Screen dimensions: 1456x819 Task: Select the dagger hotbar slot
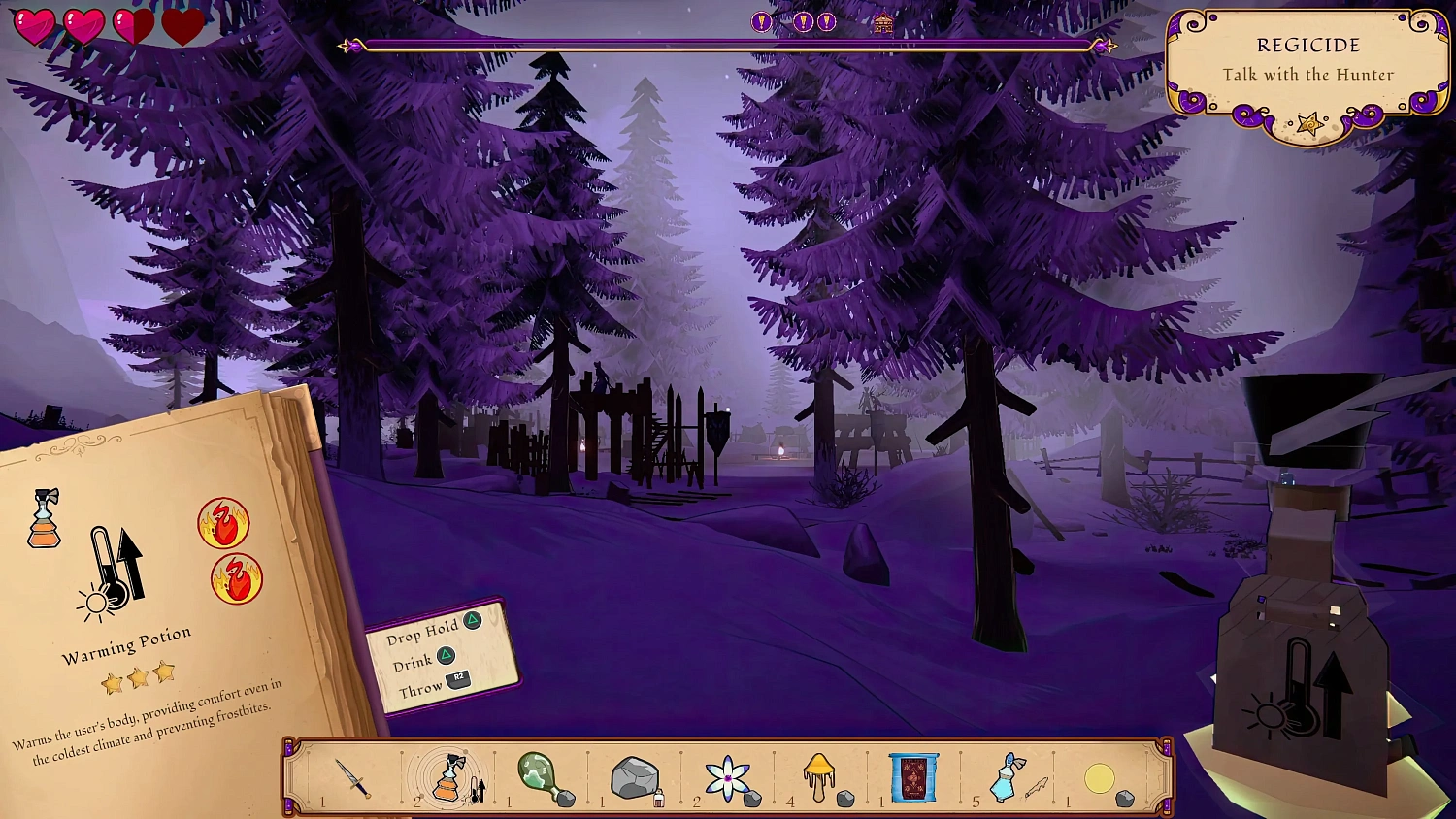point(352,778)
